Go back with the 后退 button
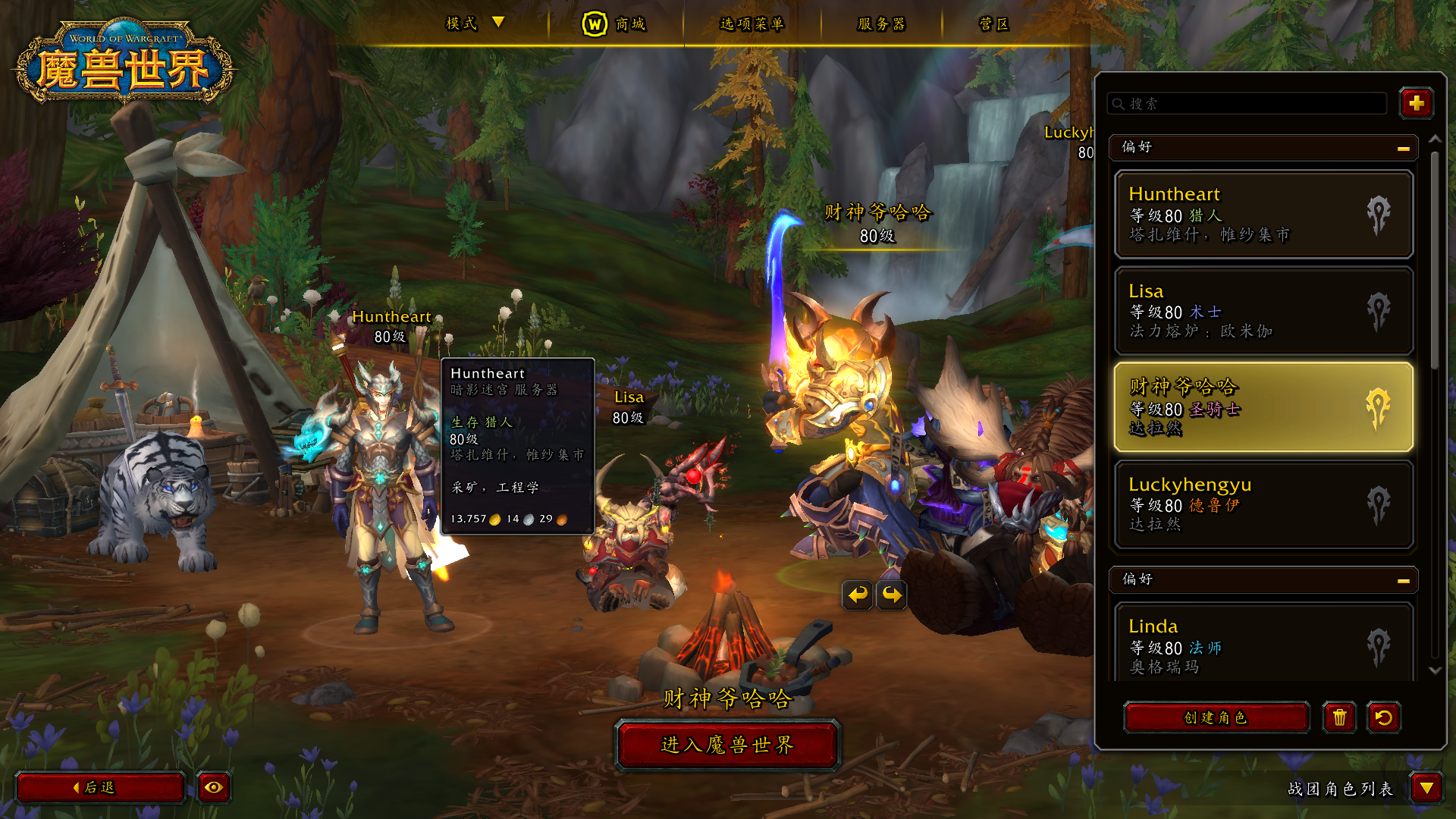Image resolution: width=1456 pixels, height=819 pixels. click(99, 788)
